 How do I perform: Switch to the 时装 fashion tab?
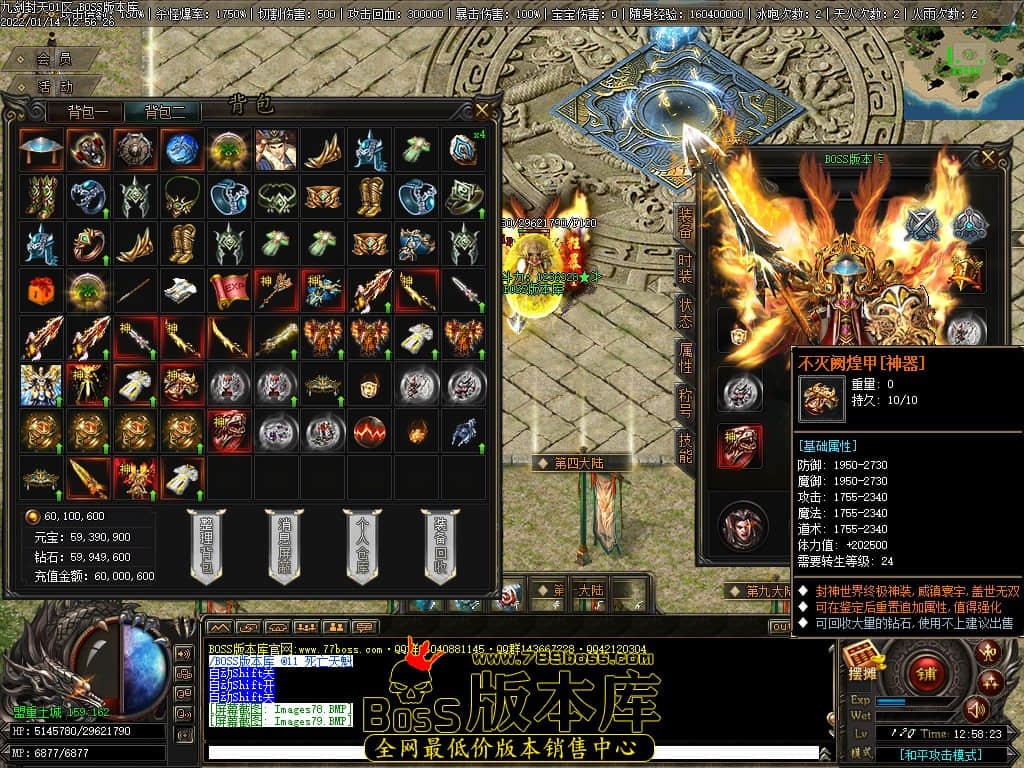(685, 269)
